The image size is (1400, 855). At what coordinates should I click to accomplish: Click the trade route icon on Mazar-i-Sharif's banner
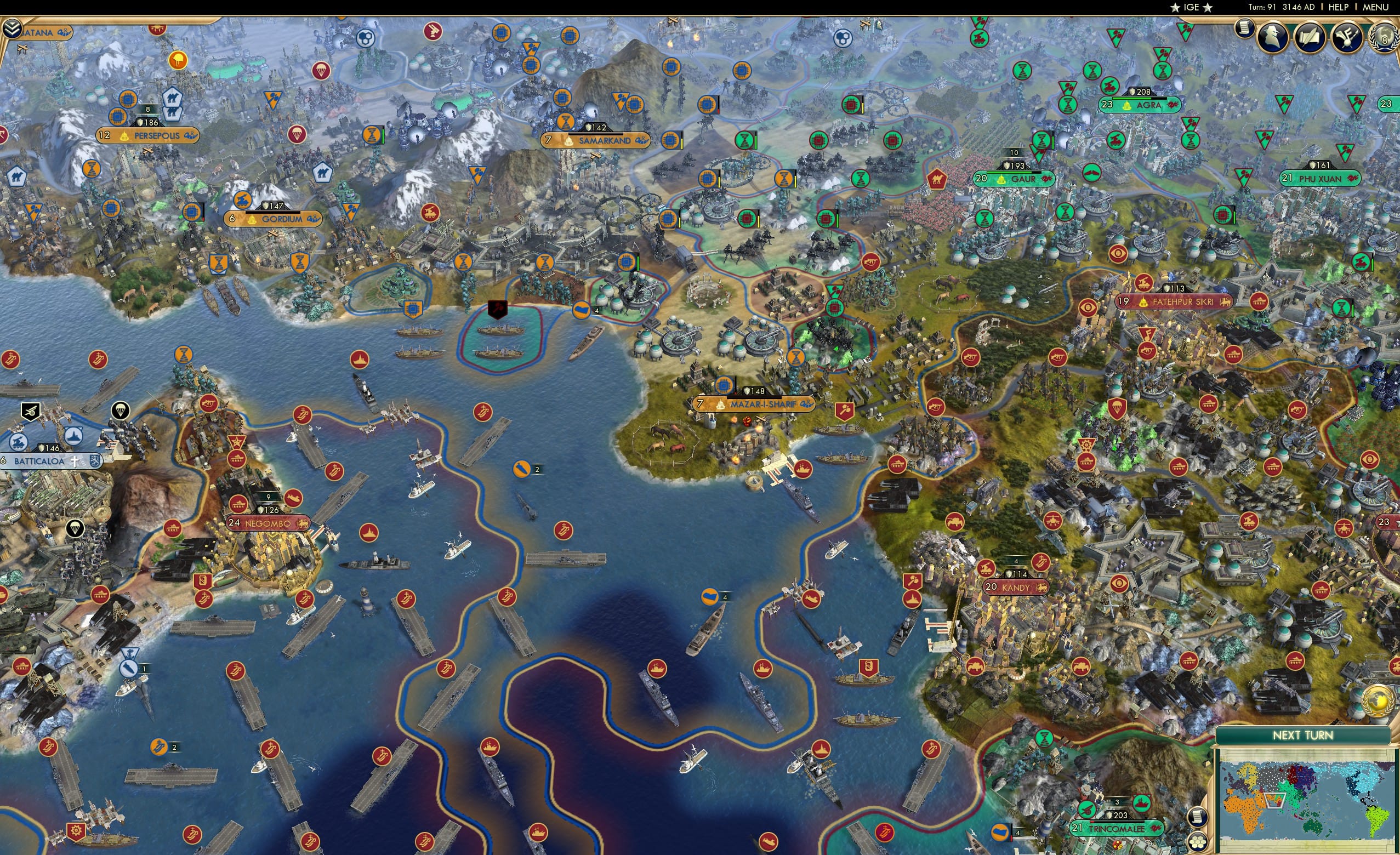click(x=807, y=404)
